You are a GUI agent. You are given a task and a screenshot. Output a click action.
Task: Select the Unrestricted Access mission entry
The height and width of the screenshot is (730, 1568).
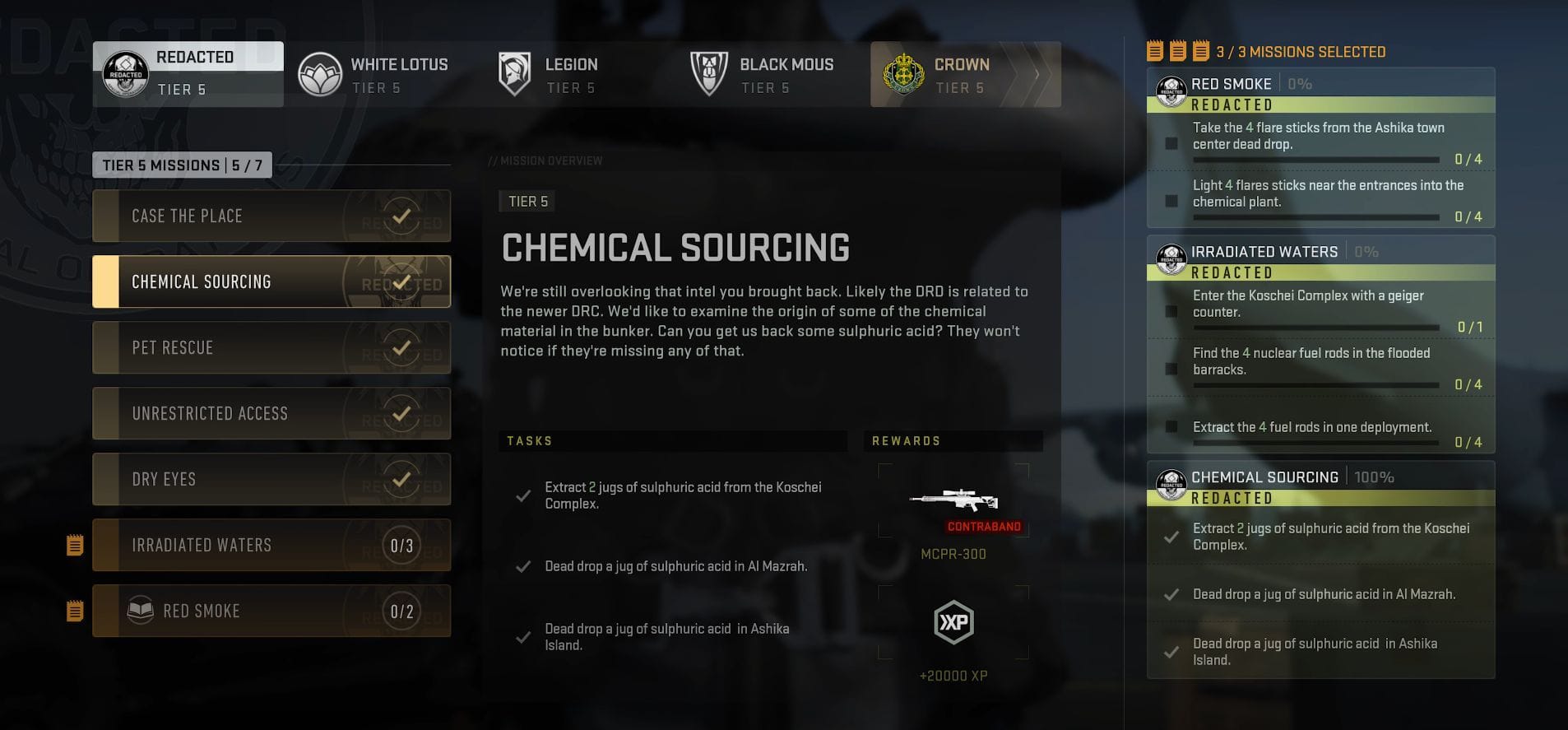[272, 413]
